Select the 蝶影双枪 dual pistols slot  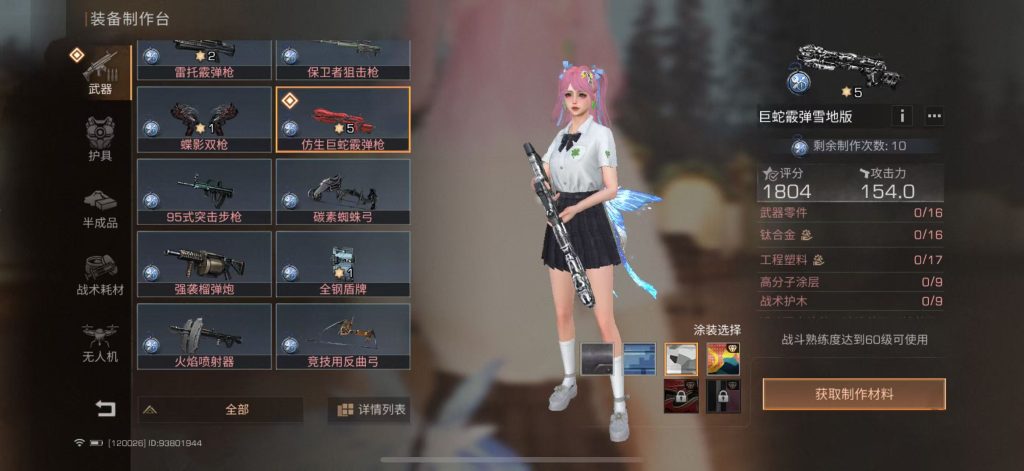204,119
